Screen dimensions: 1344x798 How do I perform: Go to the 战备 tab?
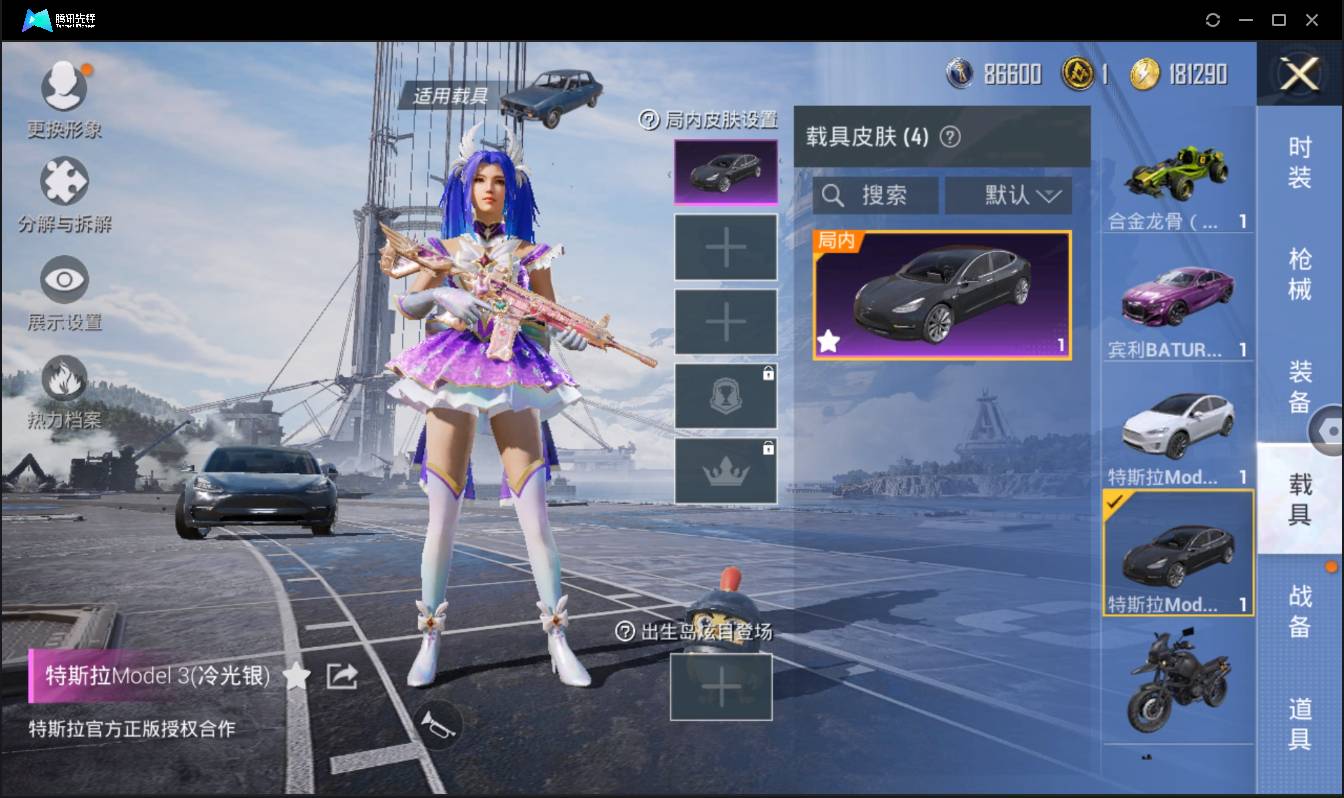click(x=1299, y=611)
